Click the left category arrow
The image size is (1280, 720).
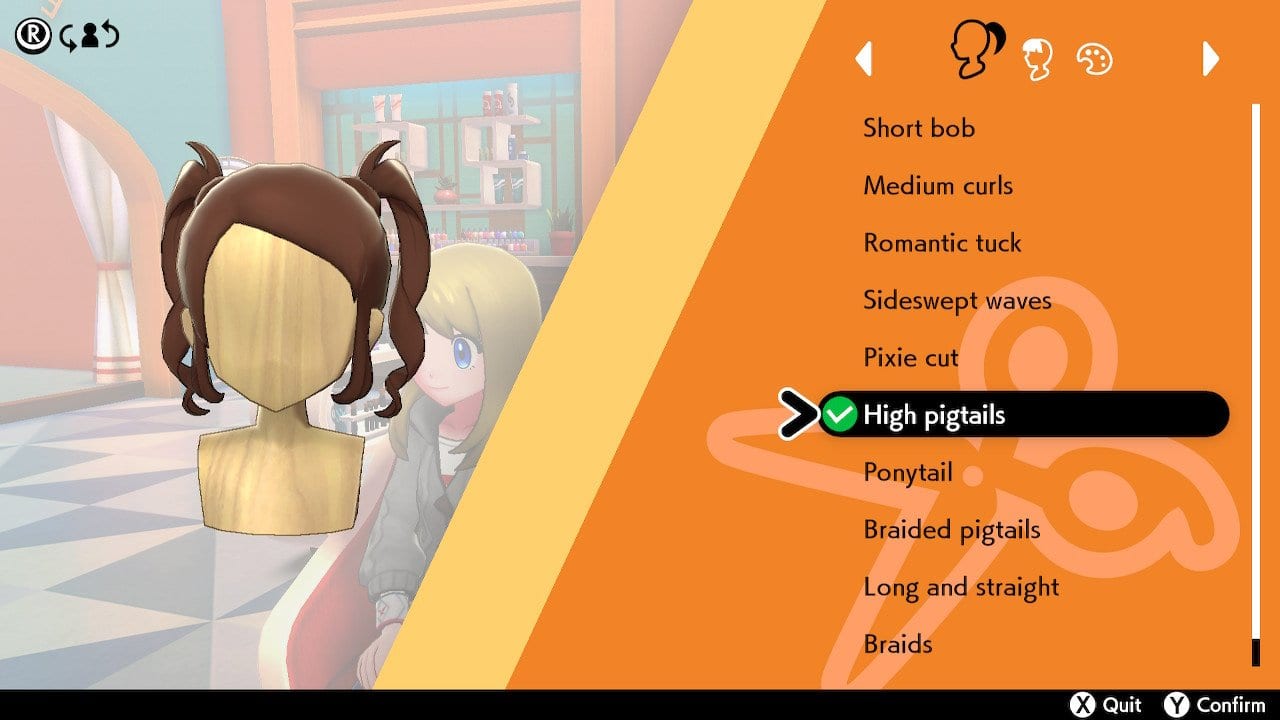pyautogui.click(x=866, y=60)
